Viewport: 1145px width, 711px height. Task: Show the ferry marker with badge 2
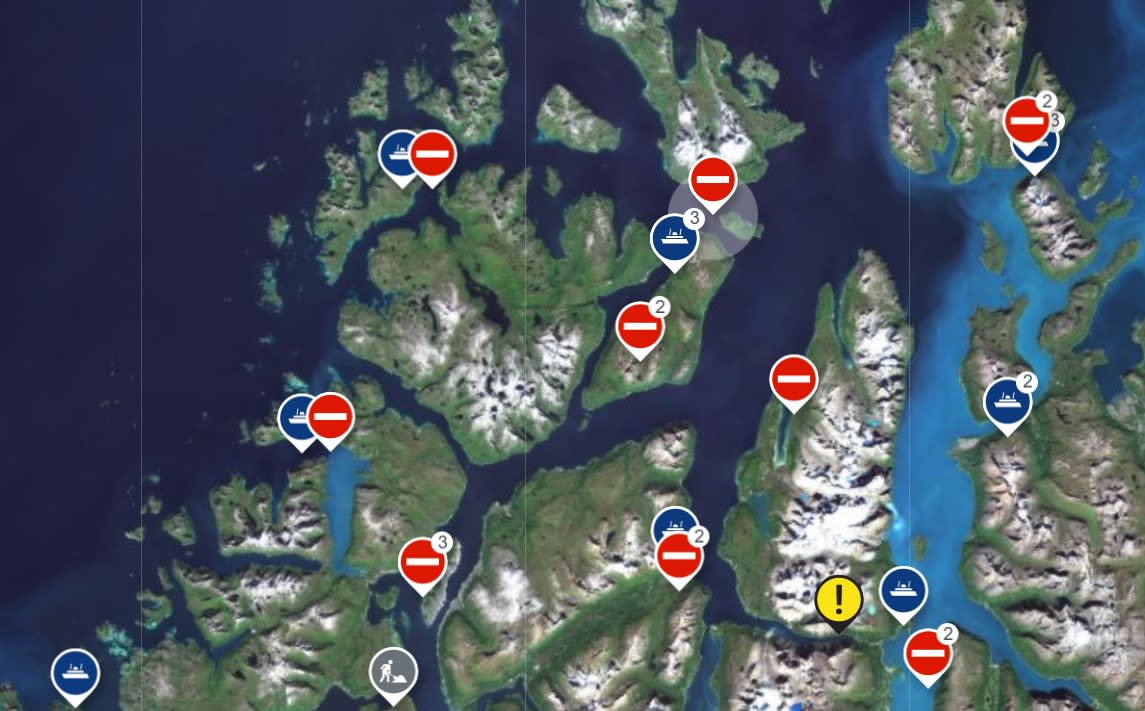pyautogui.click(x=1007, y=401)
